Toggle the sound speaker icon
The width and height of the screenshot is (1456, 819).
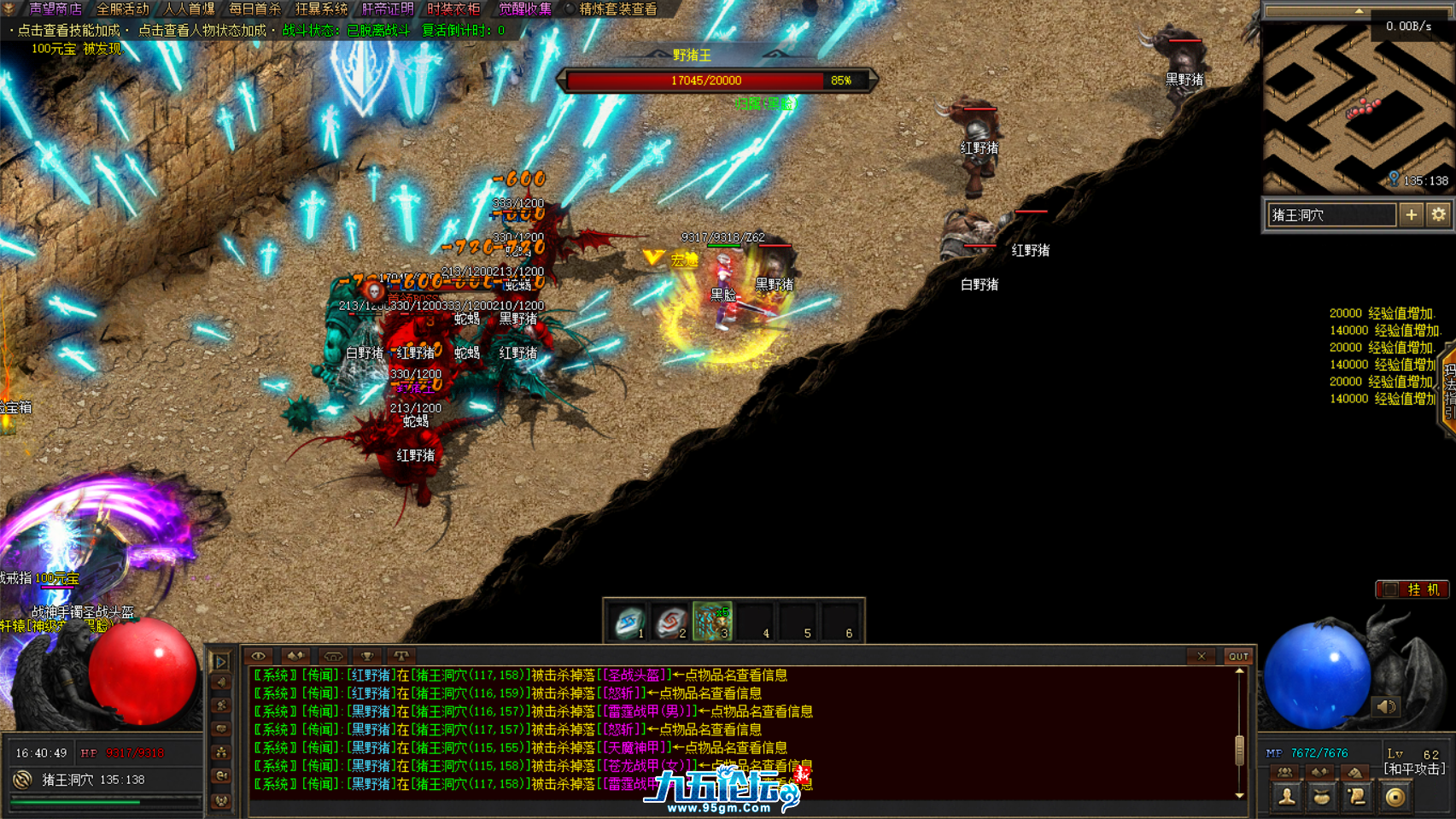click(1386, 706)
